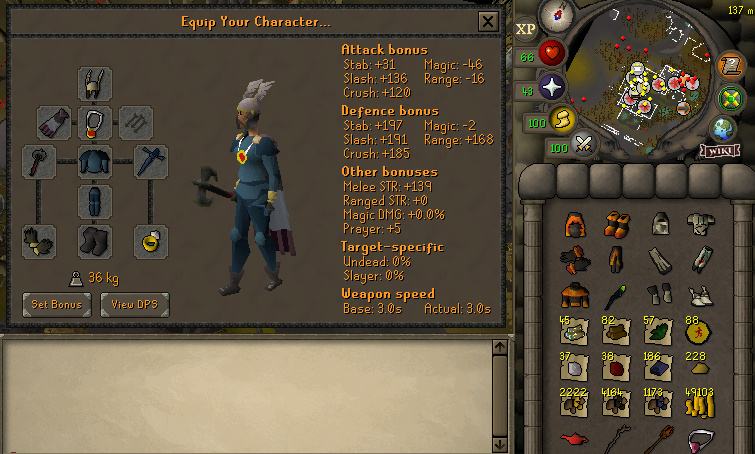Select the winged helmet head slot

(x=95, y=84)
